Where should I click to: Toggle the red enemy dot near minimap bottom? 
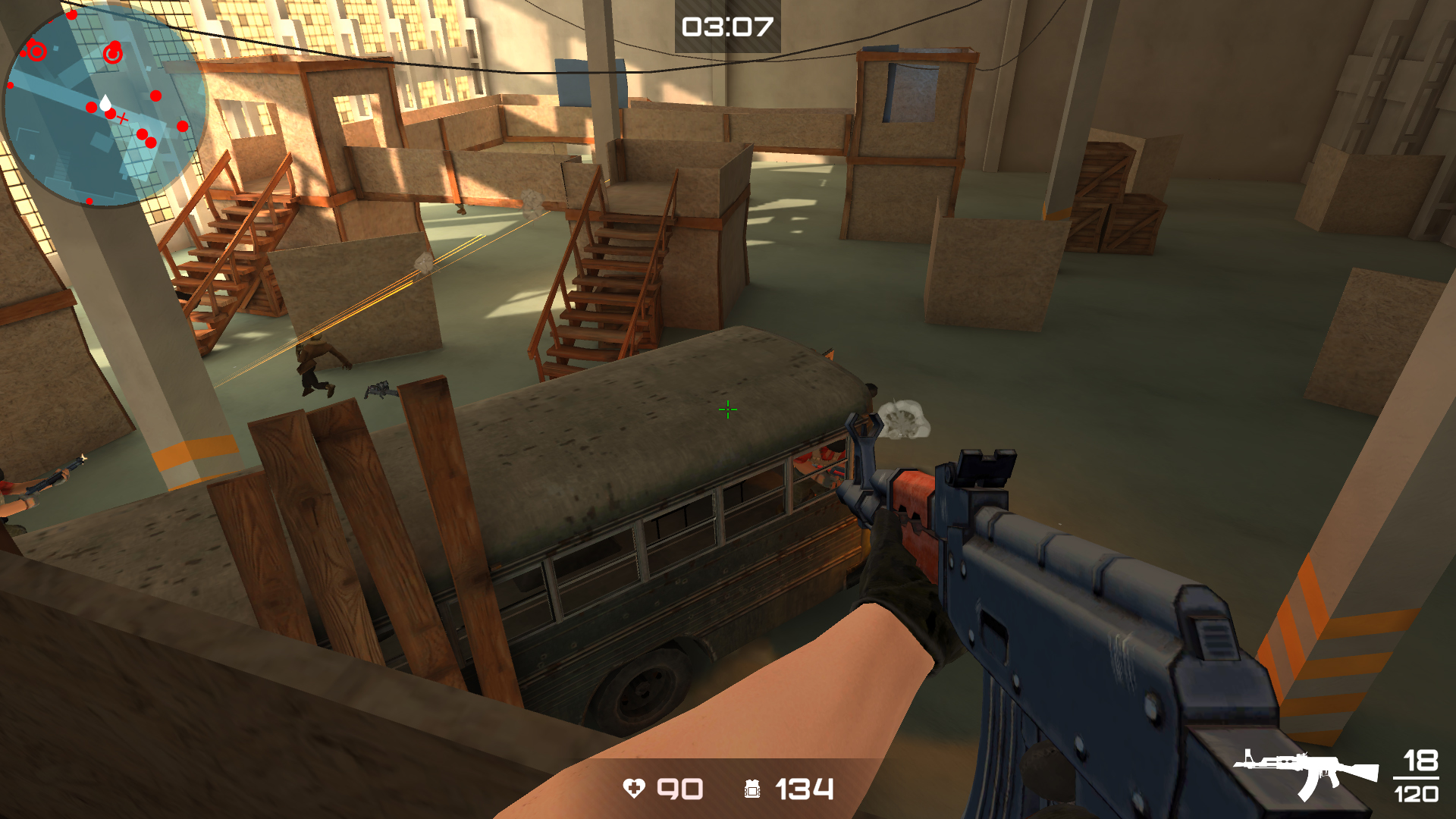(x=89, y=200)
